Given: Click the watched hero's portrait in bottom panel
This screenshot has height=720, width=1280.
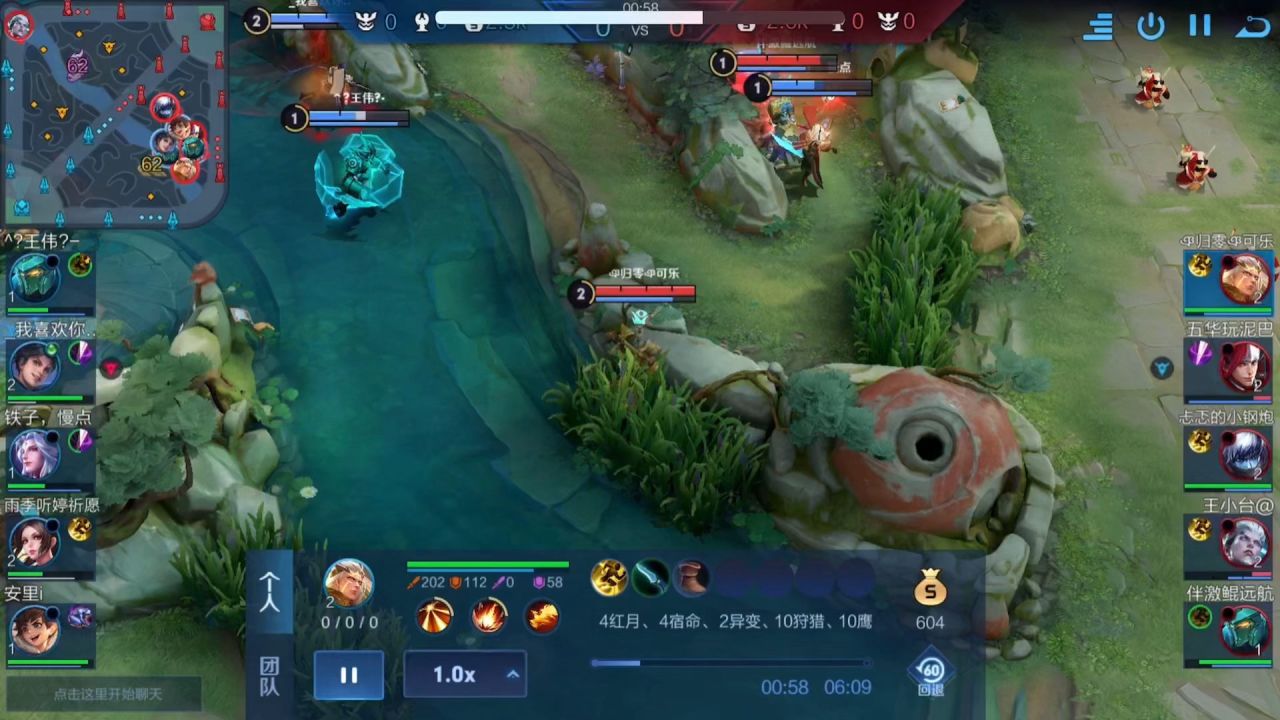Looking at the screenshot, I should (x=349, y=583).
